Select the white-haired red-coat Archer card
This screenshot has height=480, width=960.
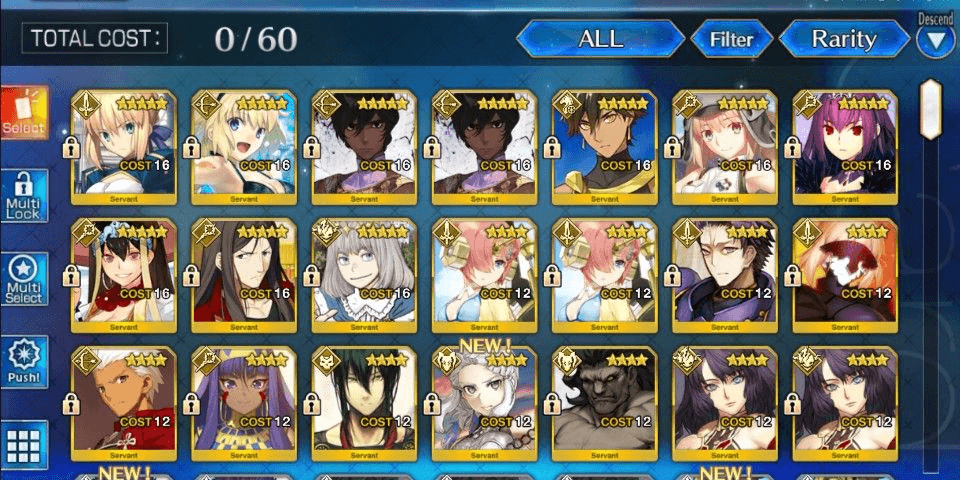(125, 400)
